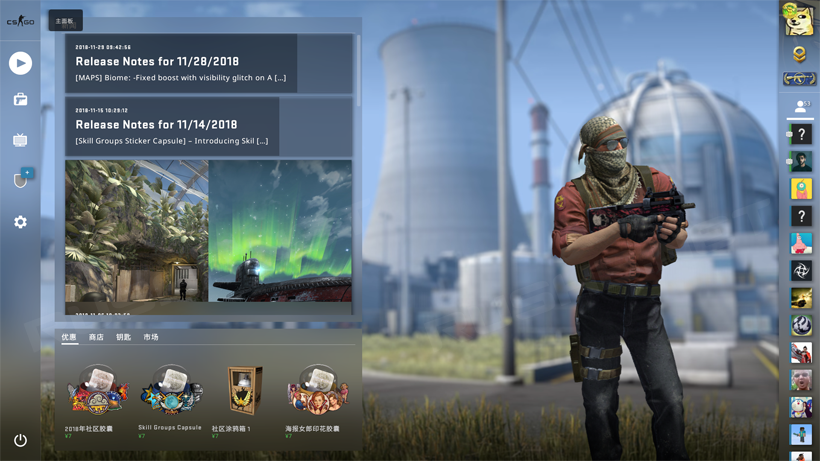Choose the 海报女郎印花胶囊 sticker capsule
This screenshot has width=820, height=461.
317,391
